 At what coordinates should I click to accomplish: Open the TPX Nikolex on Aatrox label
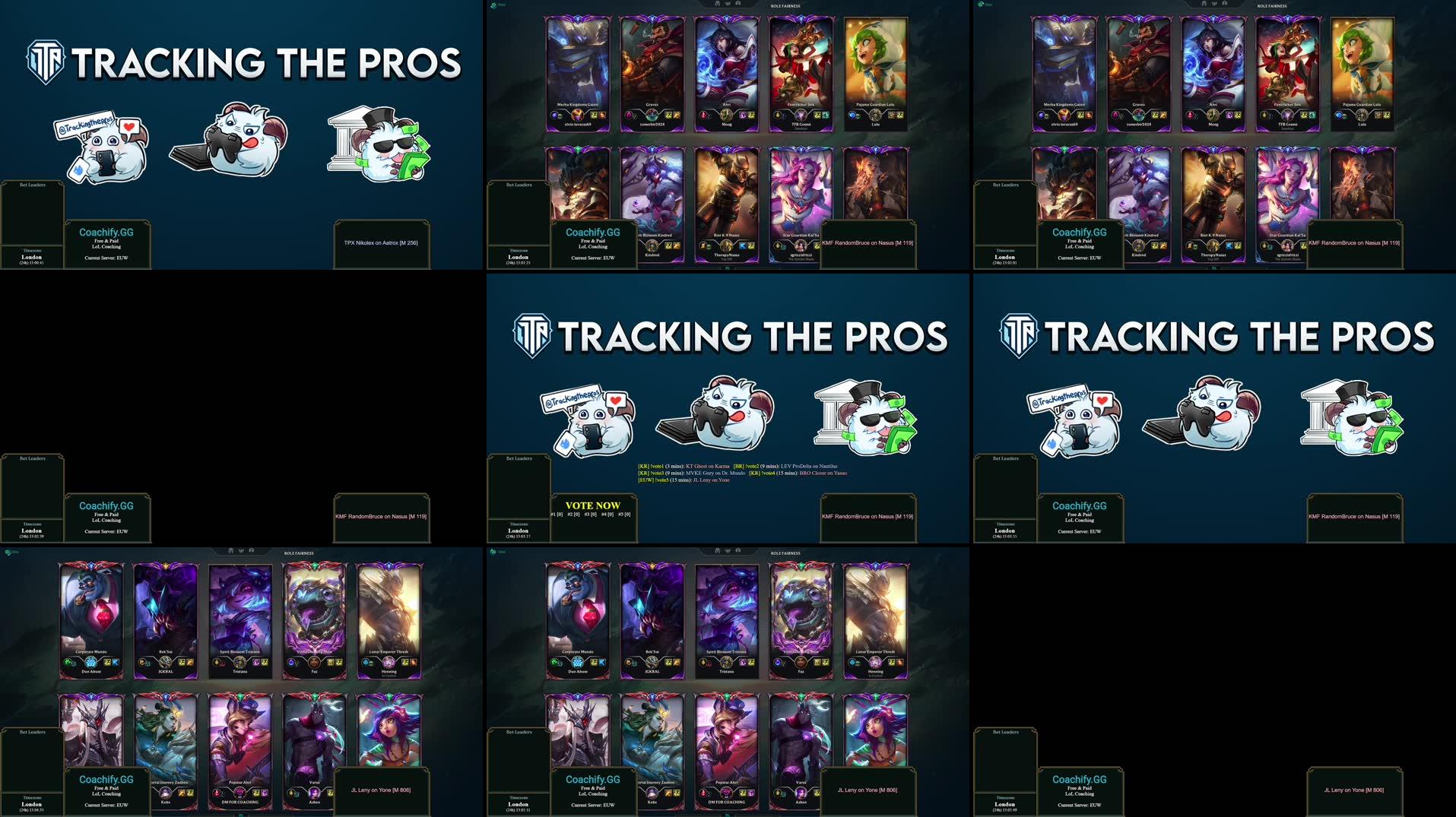coord(381,243)
